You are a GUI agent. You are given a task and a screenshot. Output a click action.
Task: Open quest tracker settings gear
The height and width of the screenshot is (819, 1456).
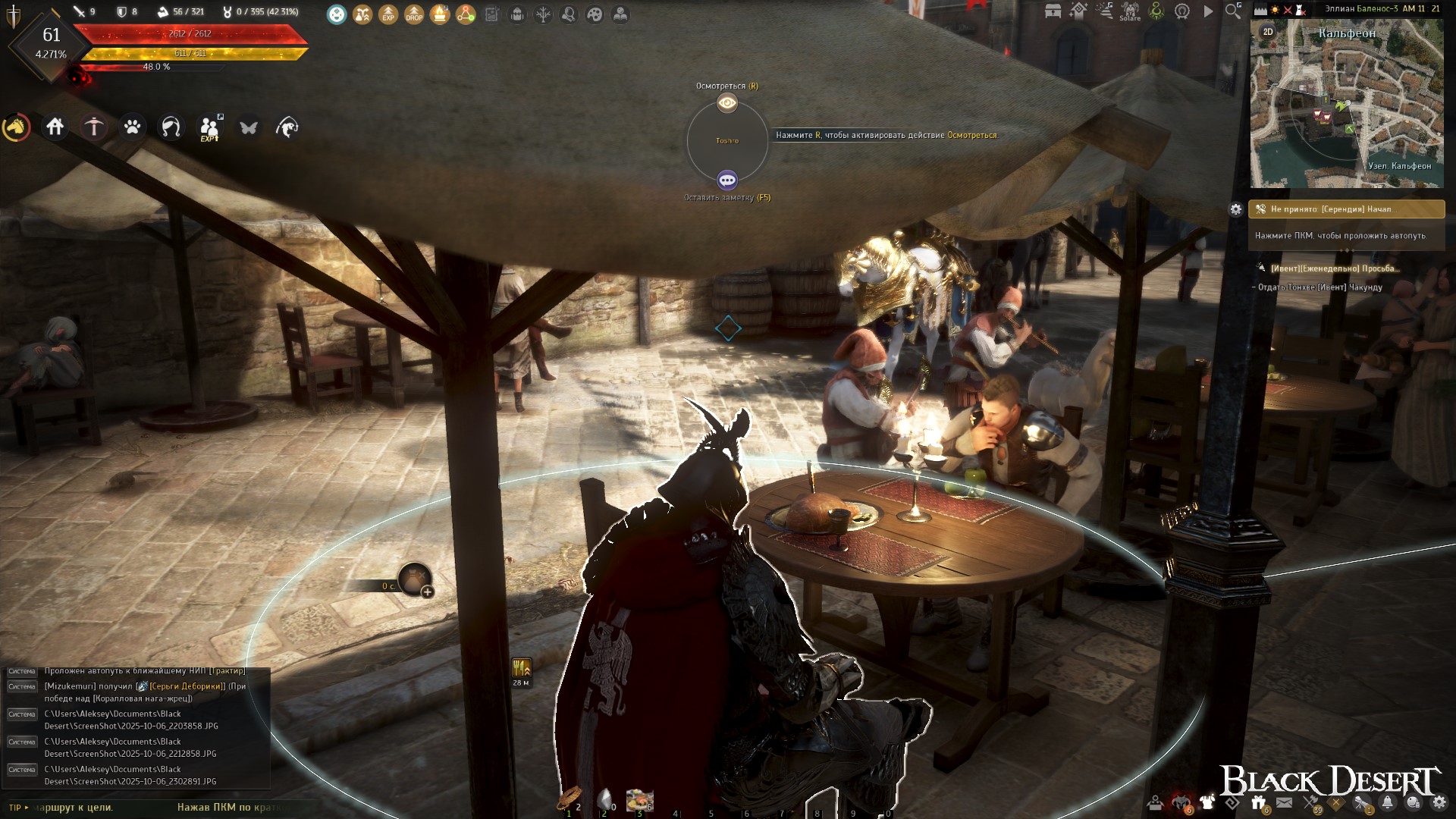click(x=1236, y=209)
